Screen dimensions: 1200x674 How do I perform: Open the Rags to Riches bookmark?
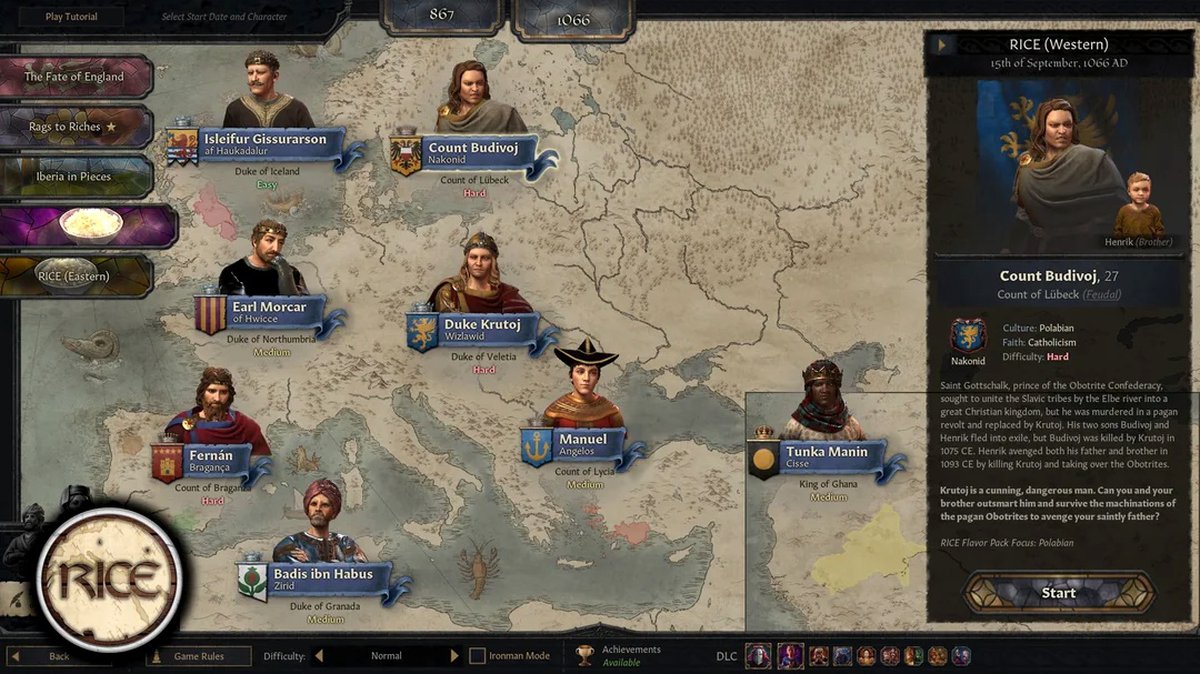75,127
